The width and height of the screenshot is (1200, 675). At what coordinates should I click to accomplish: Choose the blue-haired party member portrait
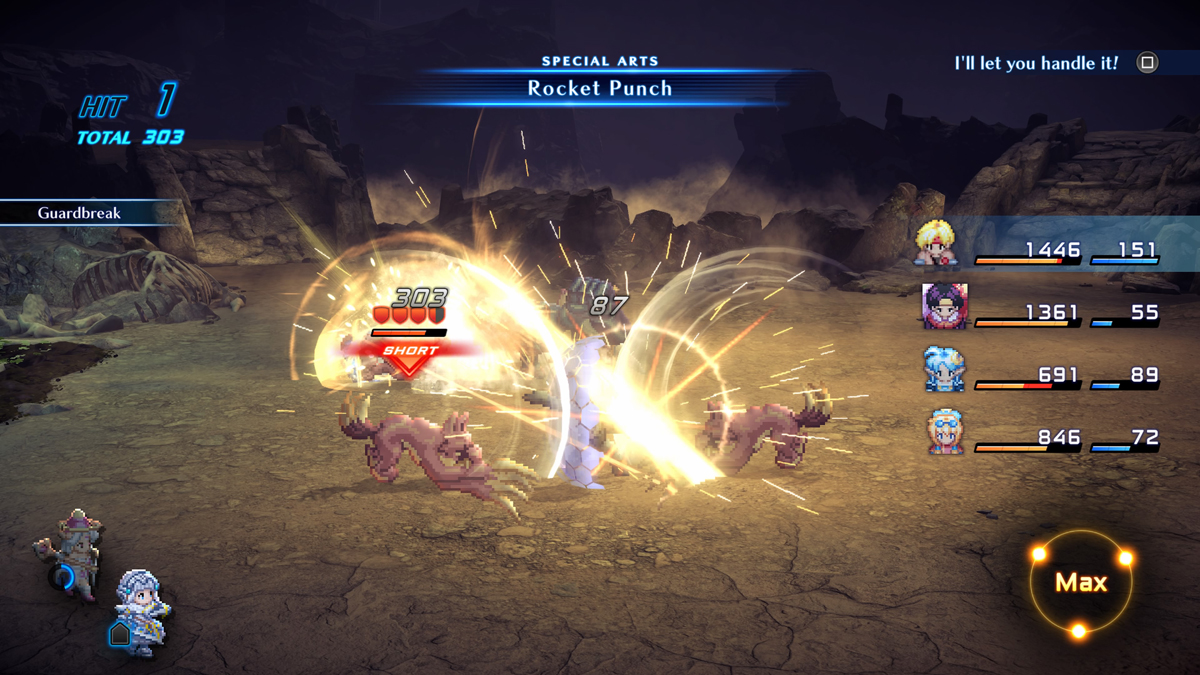[943, 369]
